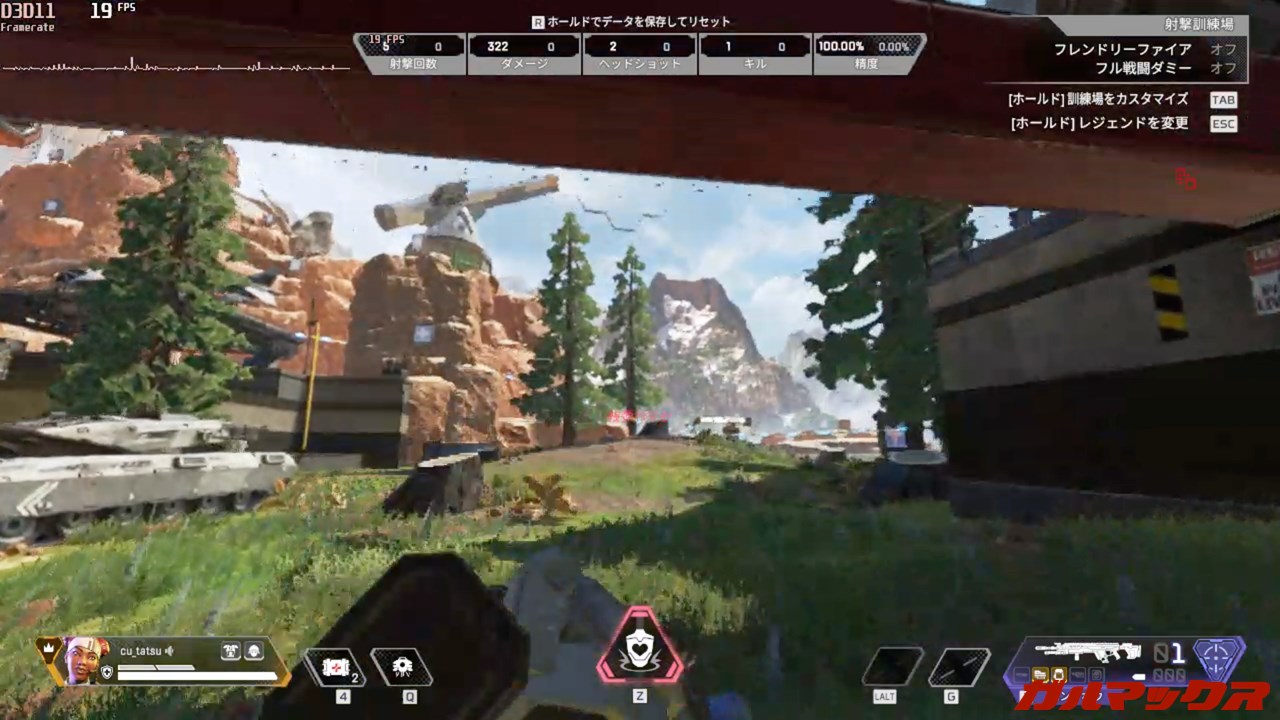Toggle the フレンドリーファイア setting
Image resolution: width=1280 pixels, height=720 pixels.
[x=1223, y=49]
